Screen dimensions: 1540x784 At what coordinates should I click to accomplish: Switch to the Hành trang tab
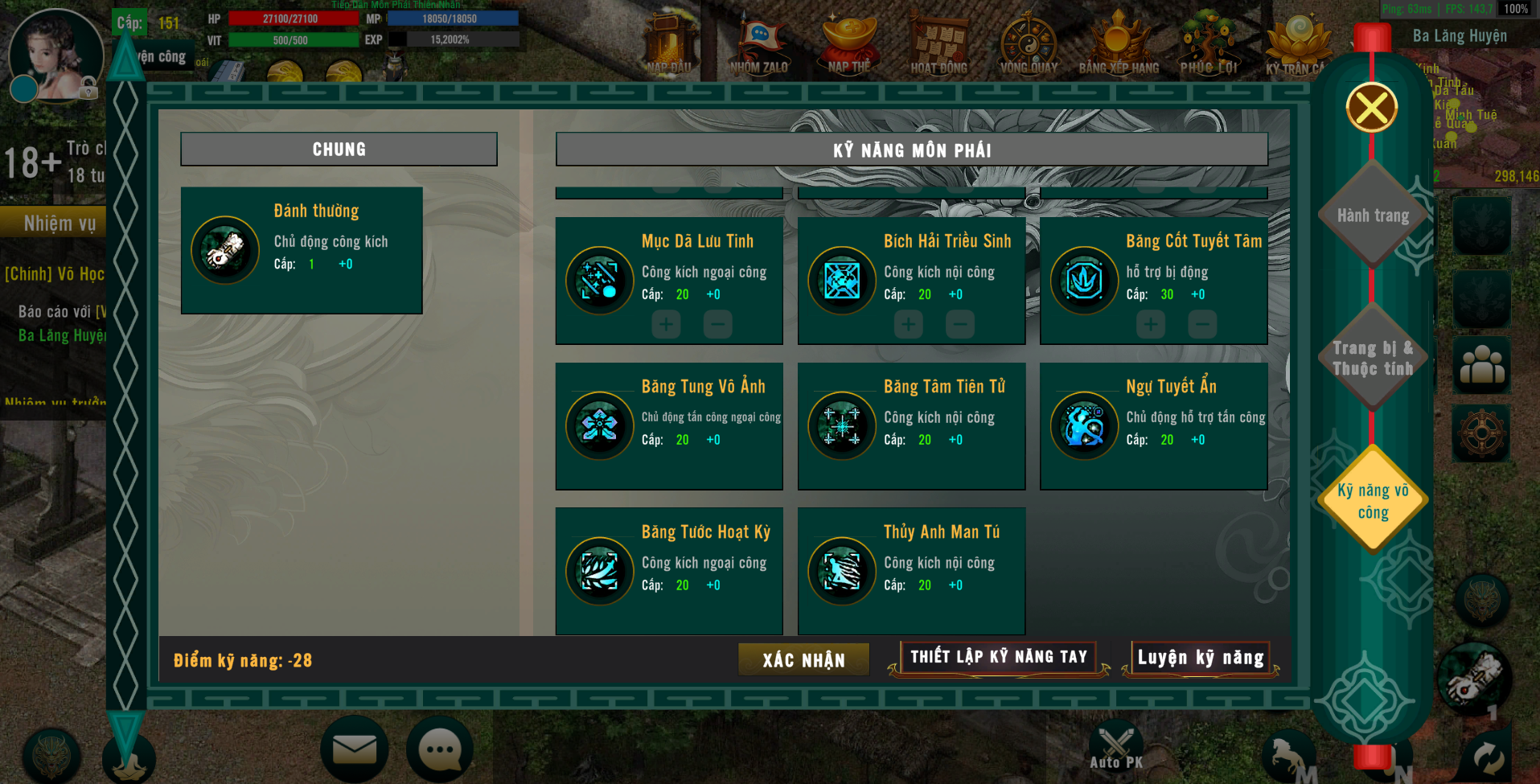[x=1373, y=215]
